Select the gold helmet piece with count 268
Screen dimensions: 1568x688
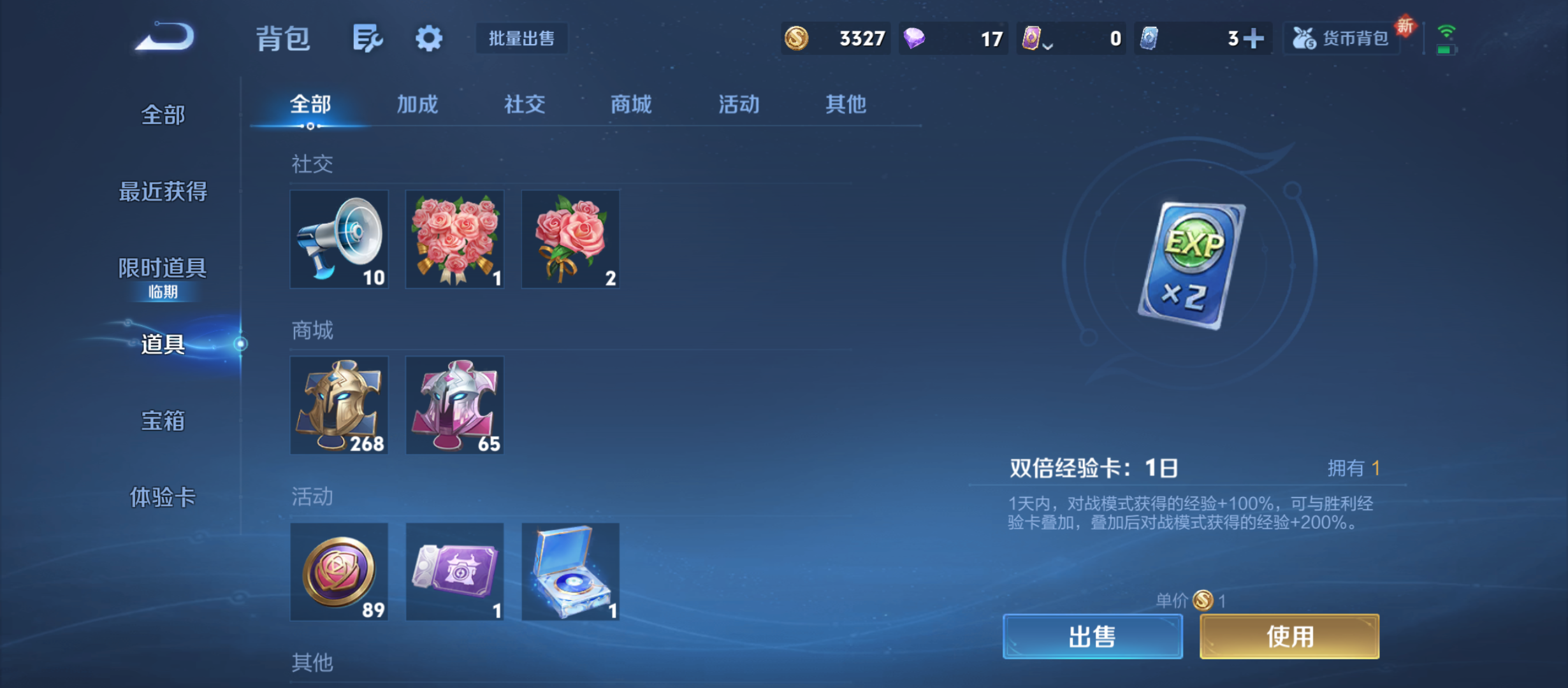(339, 405)
